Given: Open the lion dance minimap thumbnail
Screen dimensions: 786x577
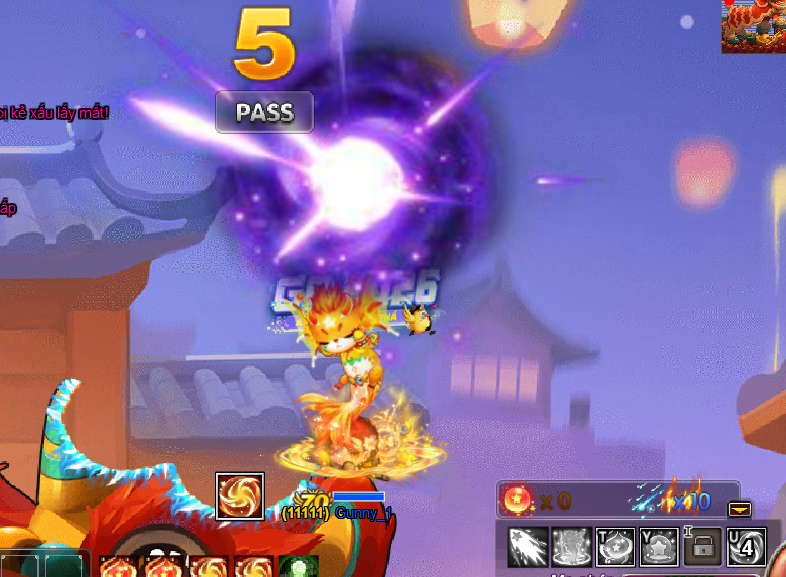Looking at the screenshot, I should [x=753, y=26].
